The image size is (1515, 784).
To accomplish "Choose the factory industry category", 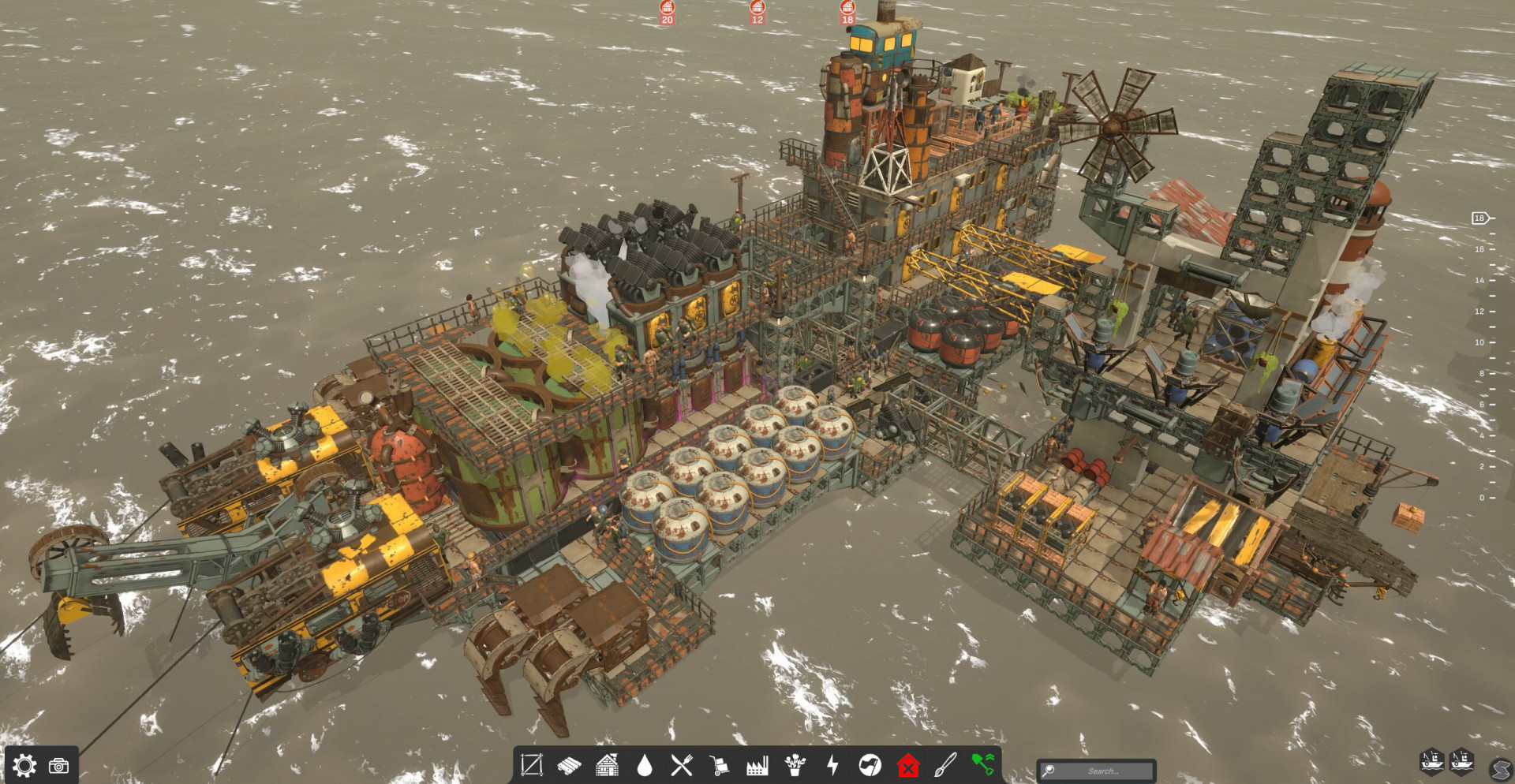I will tap(757, 765).
